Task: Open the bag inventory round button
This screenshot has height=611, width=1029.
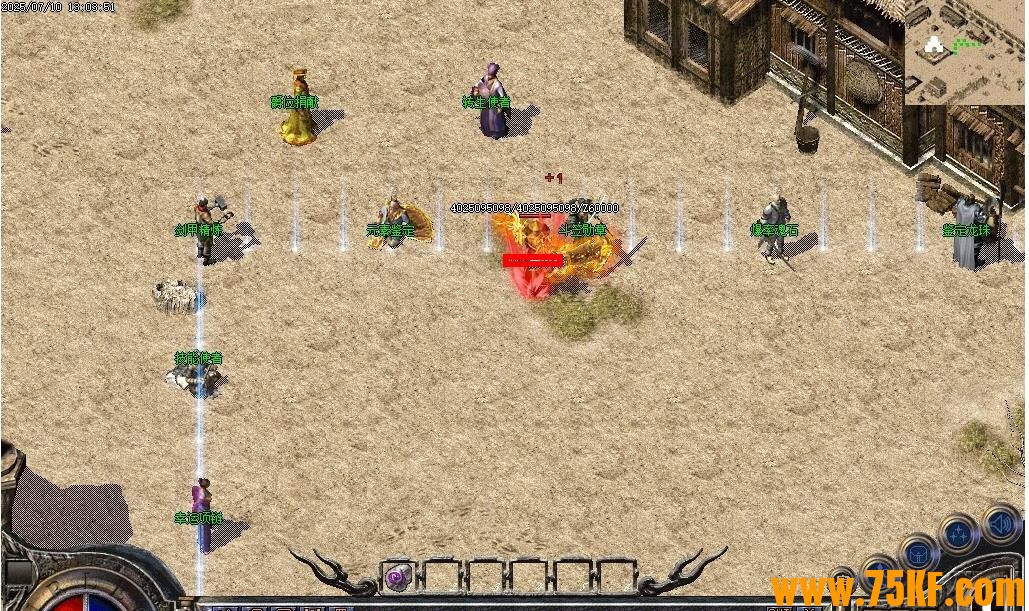Action: 918,552
